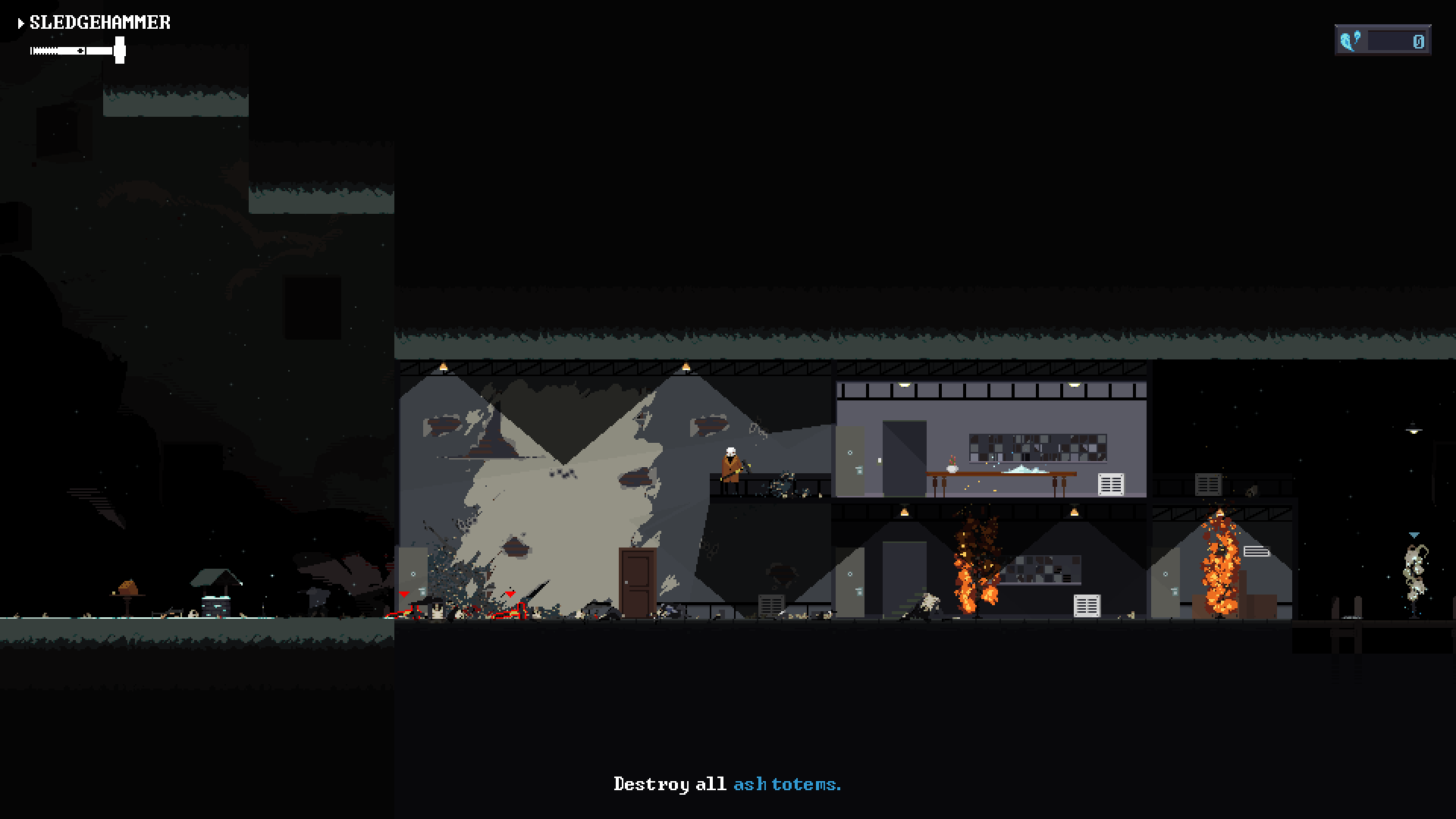
Task: Click the burning fire in the middle apartment
Action: pyautogui.click(x=974, y=576)
